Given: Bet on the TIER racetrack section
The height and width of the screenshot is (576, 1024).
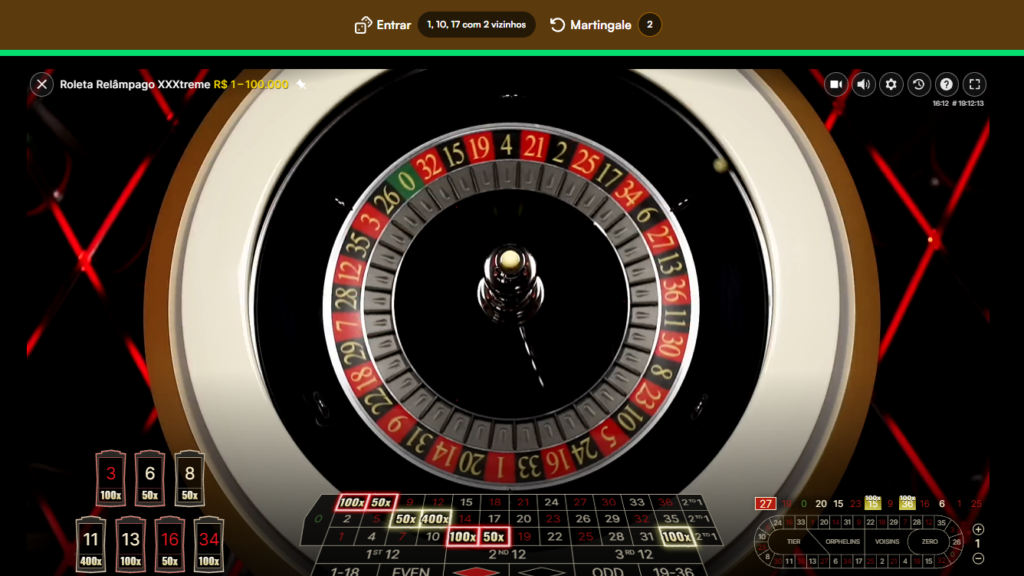Looking at the screenshot, I should tap(795, 542).
